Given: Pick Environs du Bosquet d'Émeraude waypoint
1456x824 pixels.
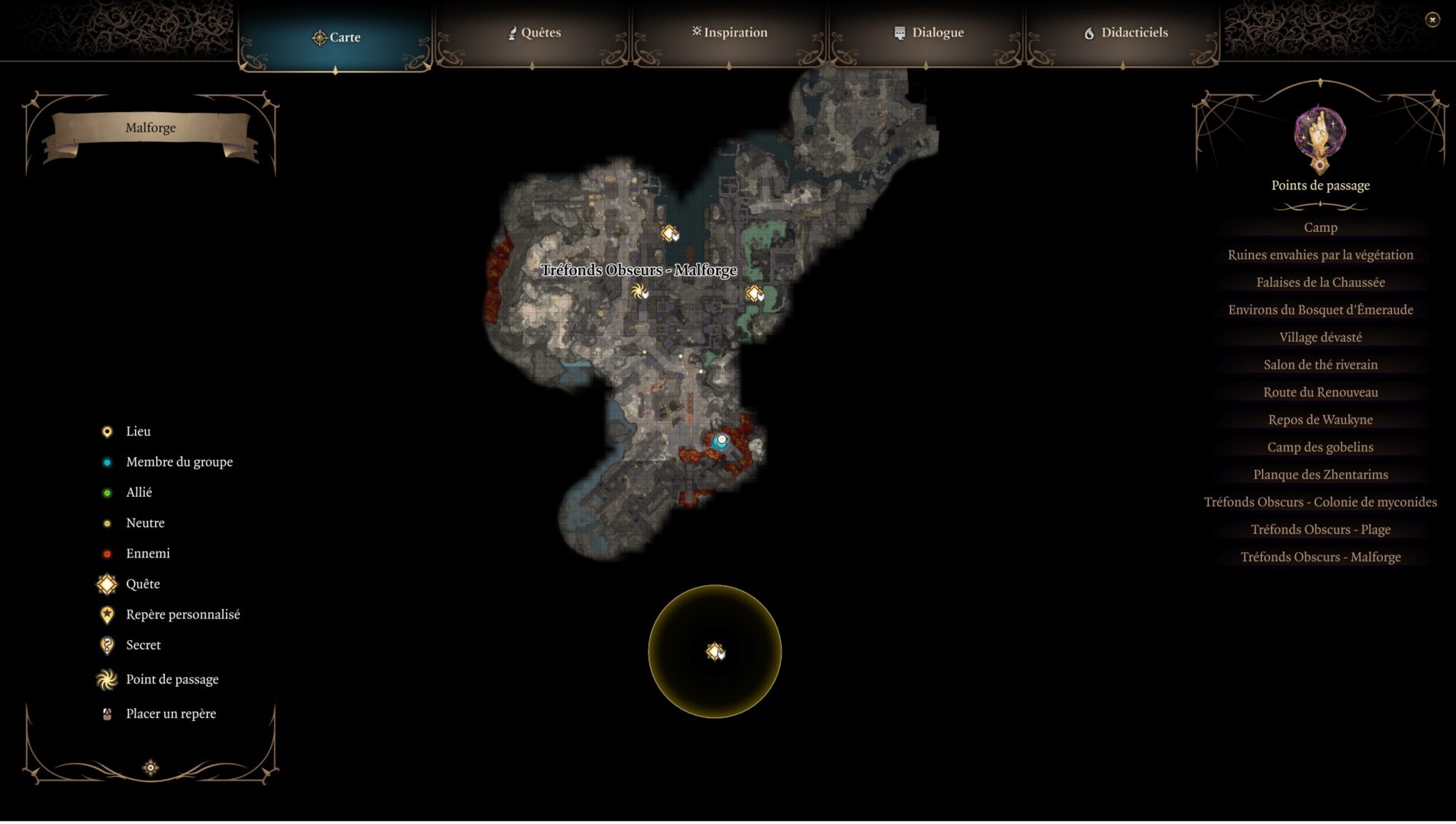Looking at the screenshot, I should (1320, 310).
